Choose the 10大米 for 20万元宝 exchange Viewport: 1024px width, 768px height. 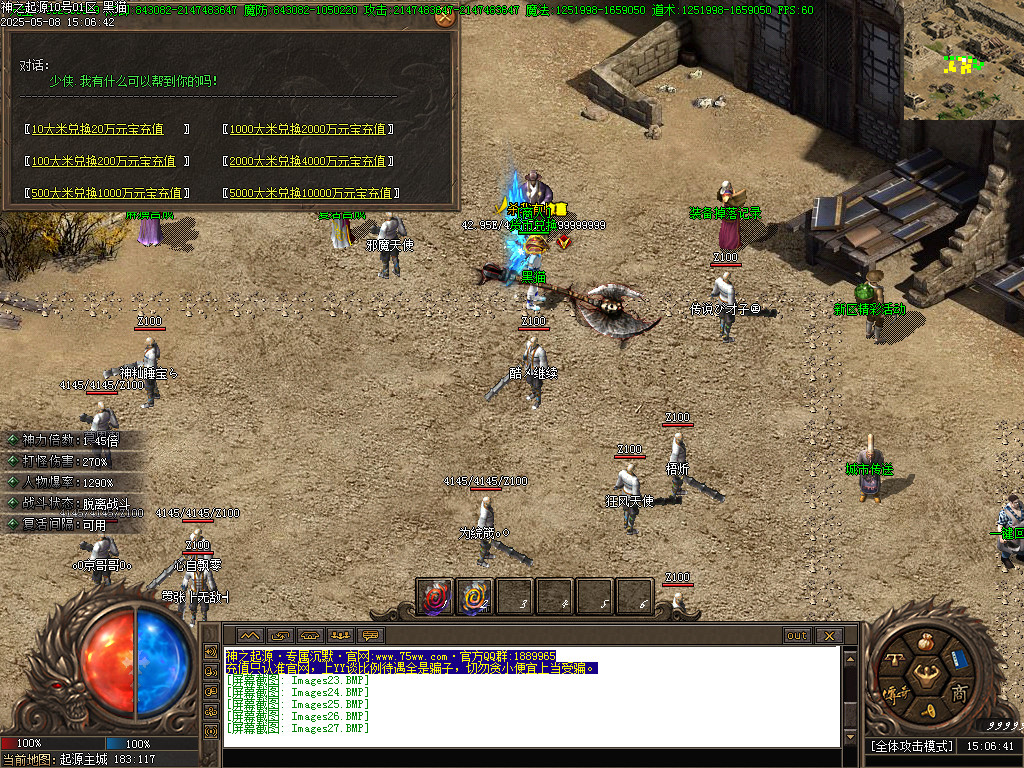click(108, 129)
